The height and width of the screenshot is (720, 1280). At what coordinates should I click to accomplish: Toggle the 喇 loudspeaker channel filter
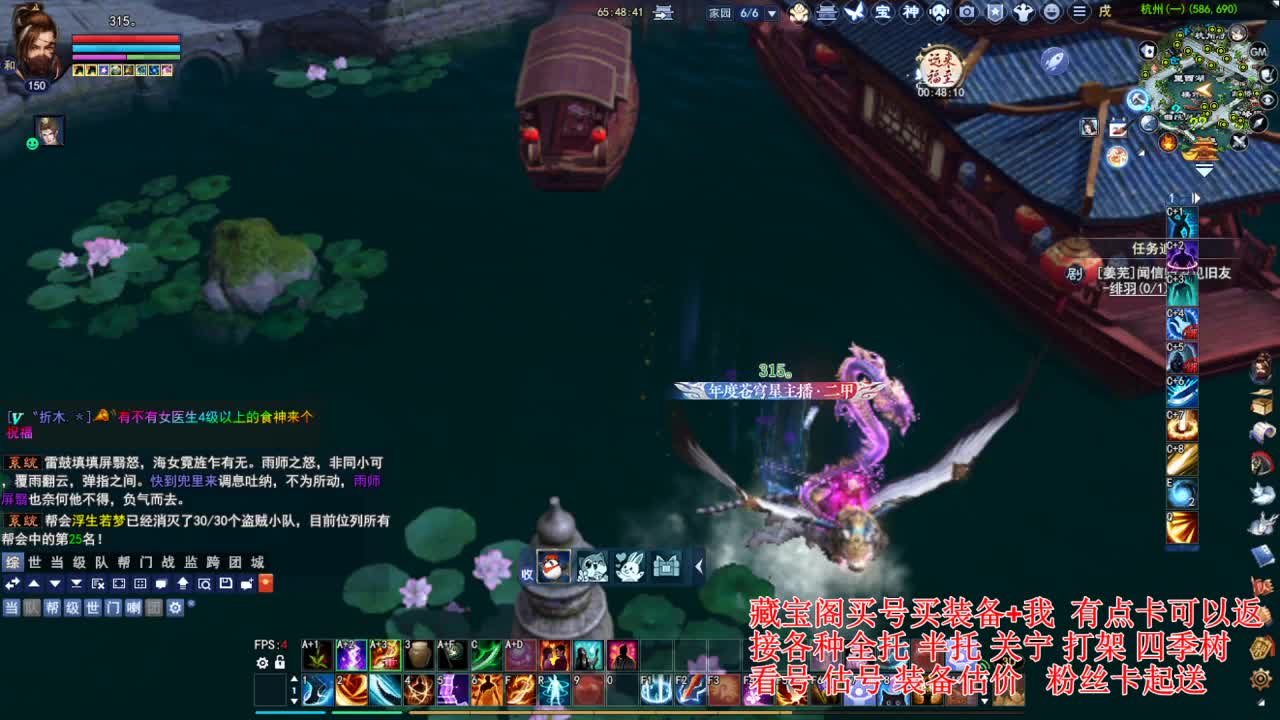point(133,607)
